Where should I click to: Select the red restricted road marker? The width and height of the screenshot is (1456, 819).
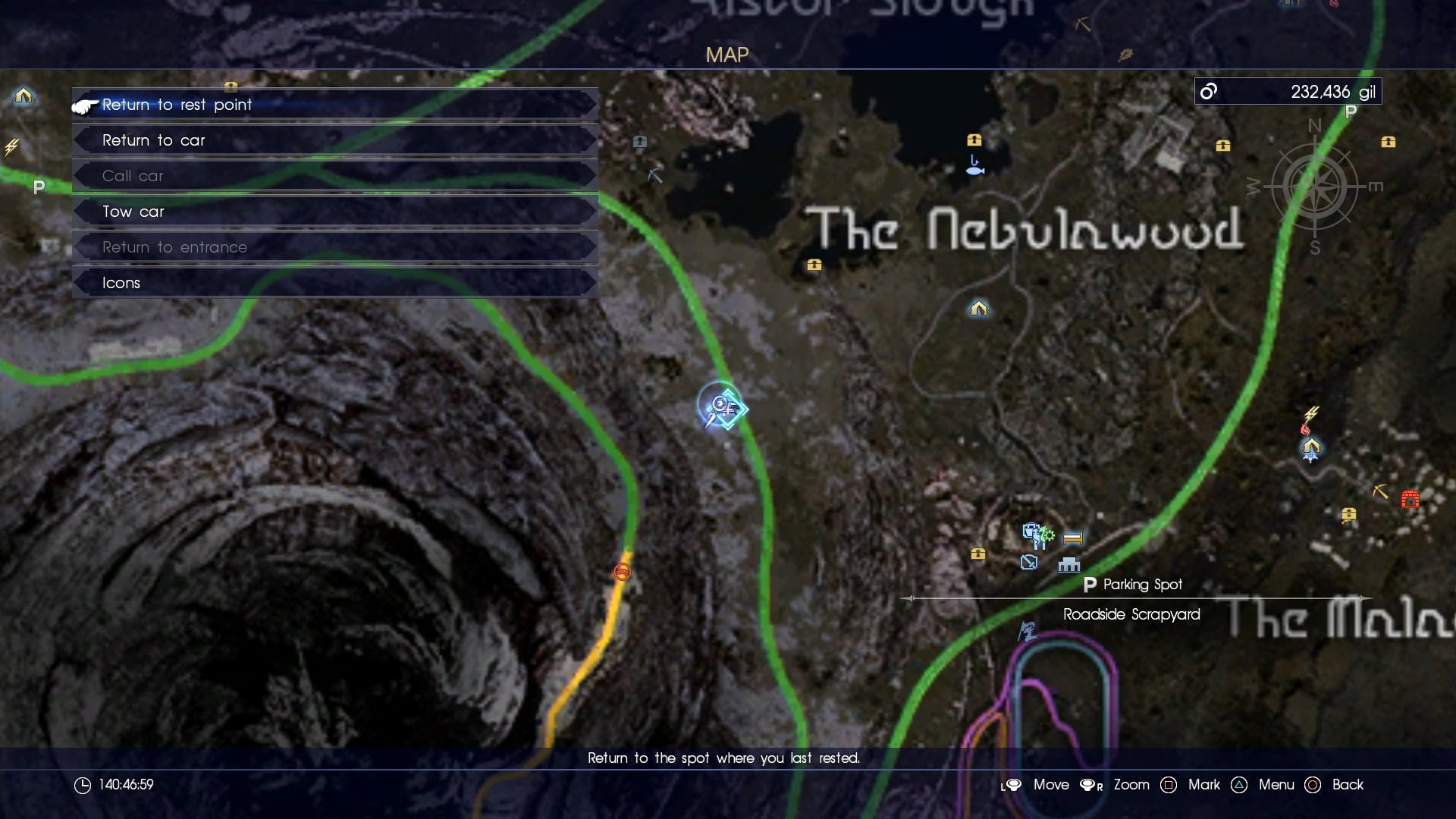click(x=622, y=572)
